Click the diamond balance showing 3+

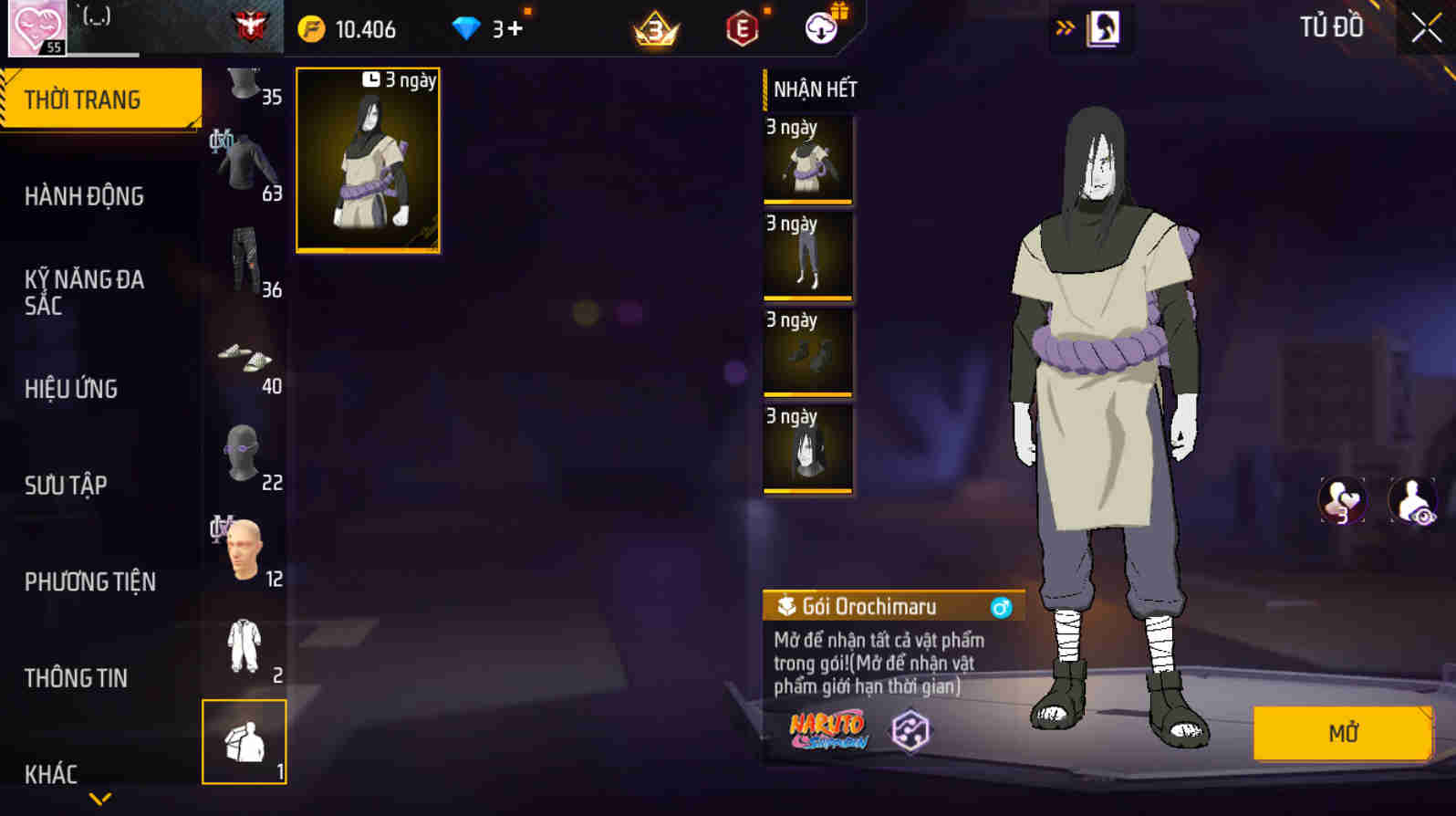[484, 27]
